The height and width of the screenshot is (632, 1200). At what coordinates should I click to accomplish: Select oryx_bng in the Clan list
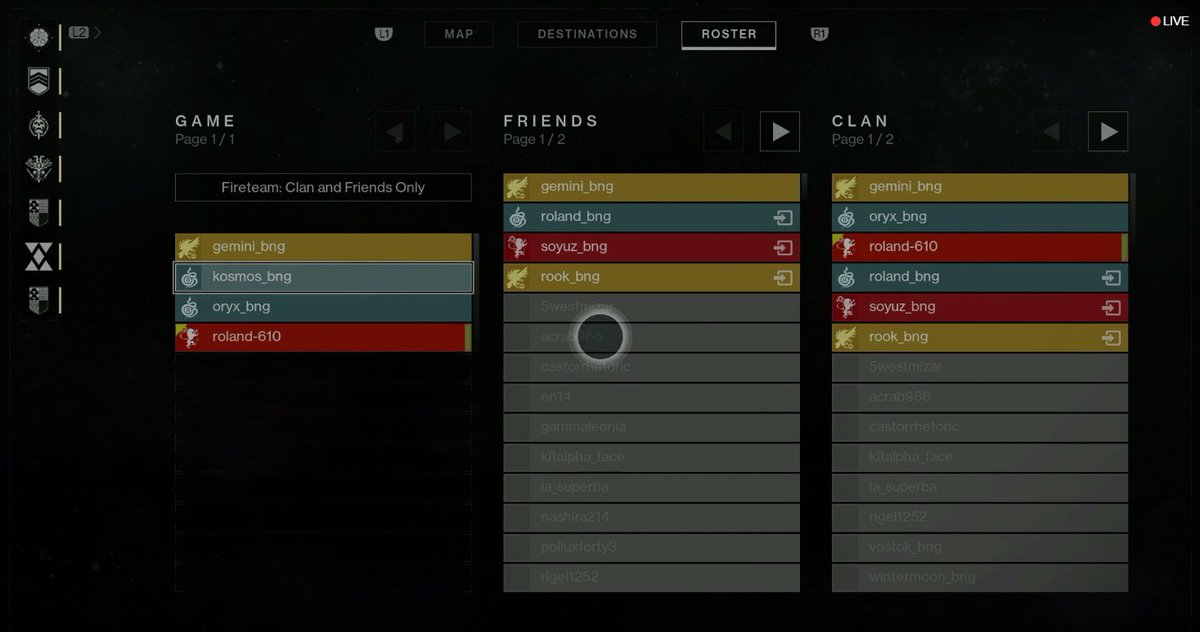[979, 217]
